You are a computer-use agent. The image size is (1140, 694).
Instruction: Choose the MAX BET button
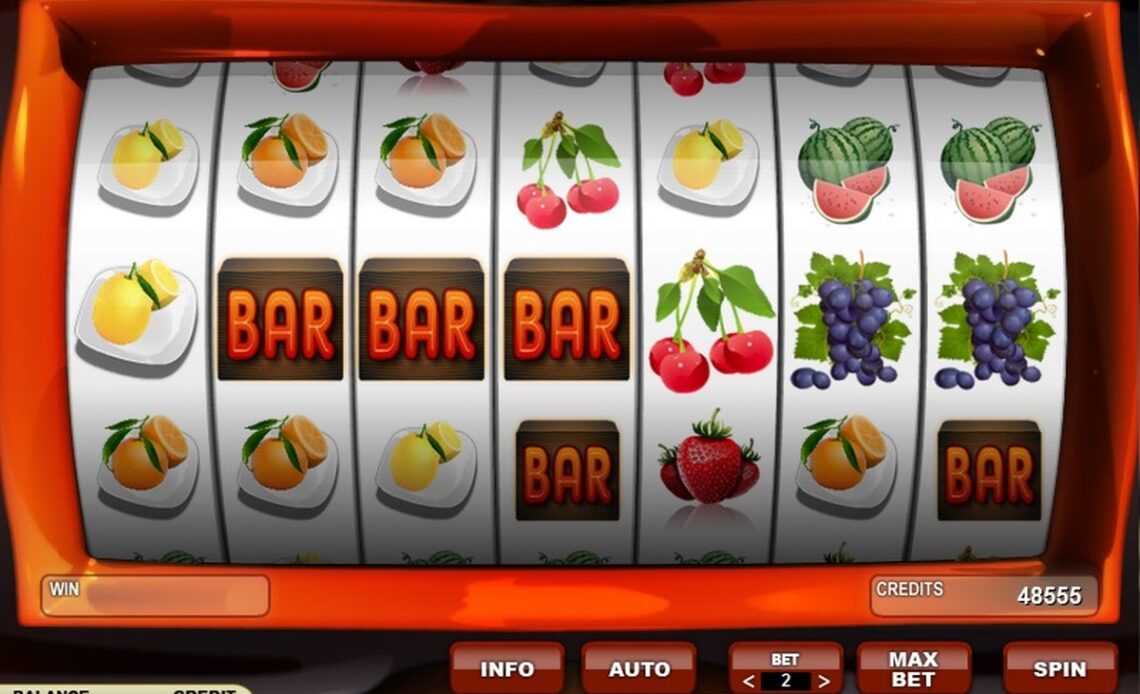pos(913,669)
